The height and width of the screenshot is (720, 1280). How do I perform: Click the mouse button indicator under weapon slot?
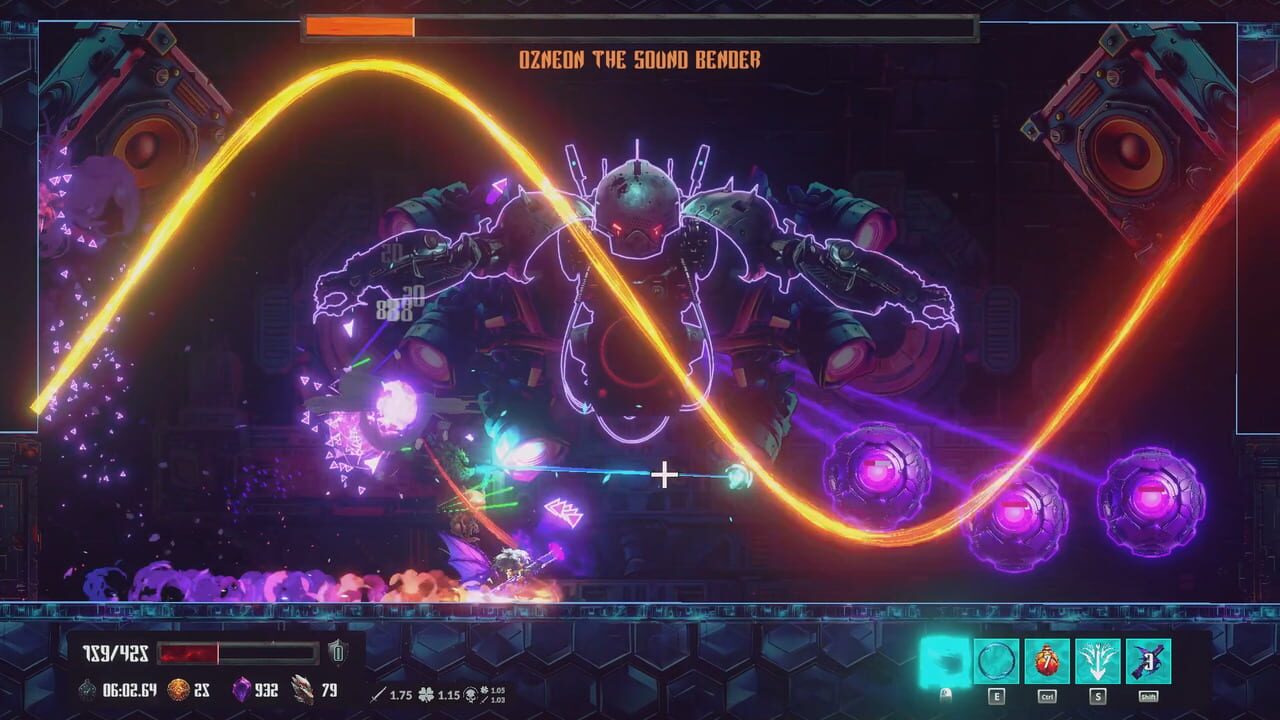tap(945, 694)
